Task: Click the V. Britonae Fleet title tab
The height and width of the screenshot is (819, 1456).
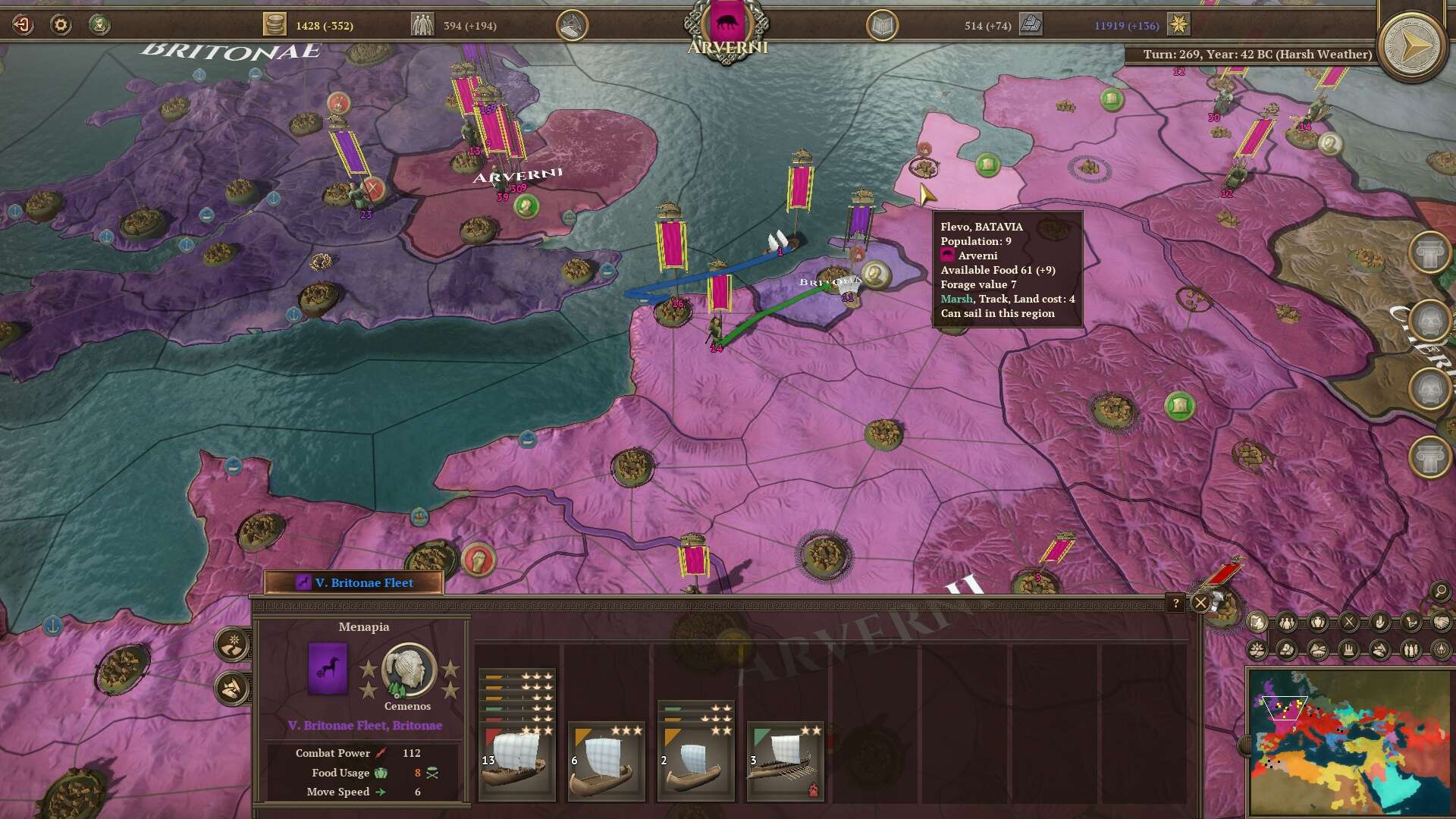Action: (354, 582)
